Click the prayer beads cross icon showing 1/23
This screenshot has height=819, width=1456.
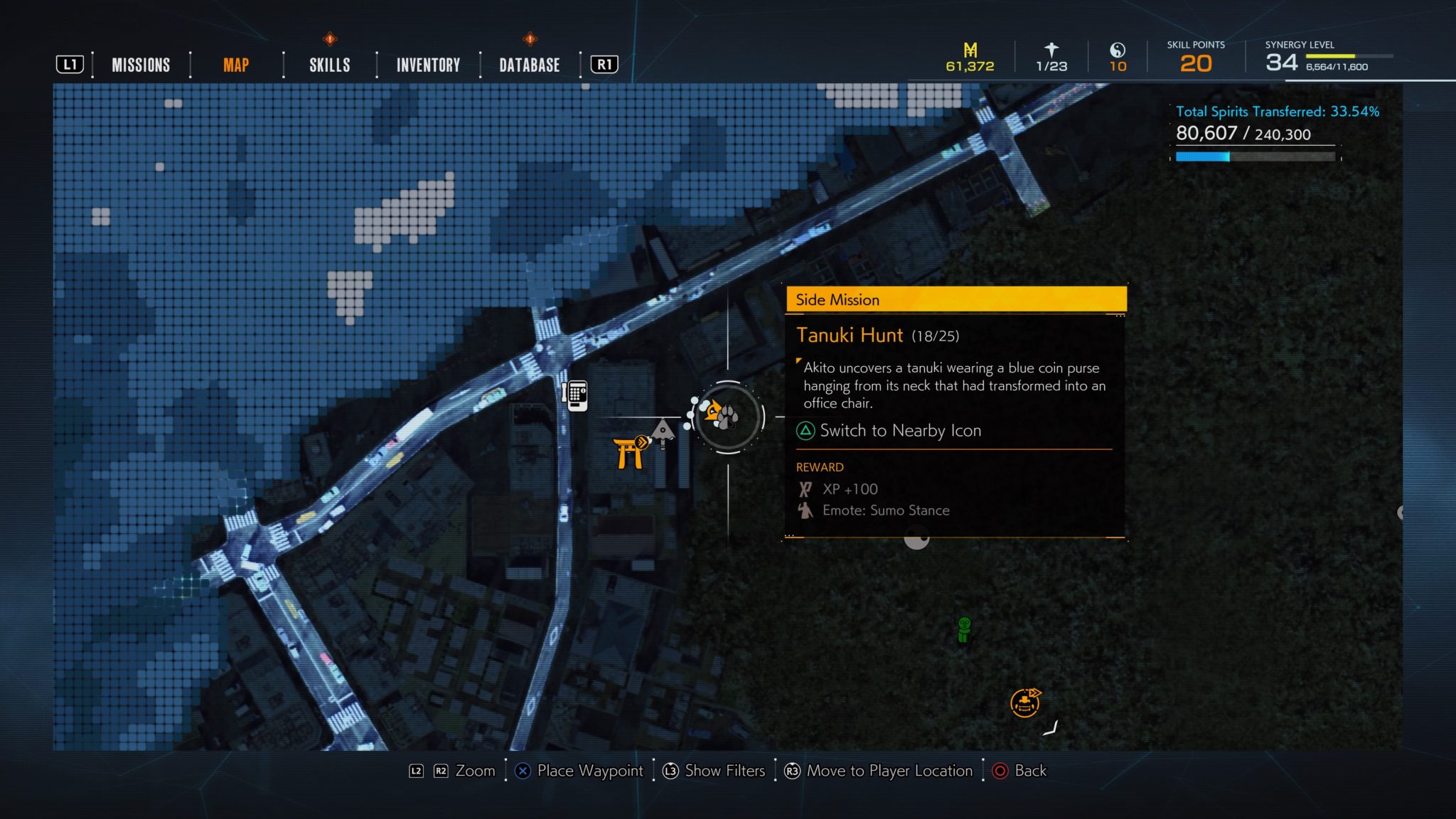1050,50
